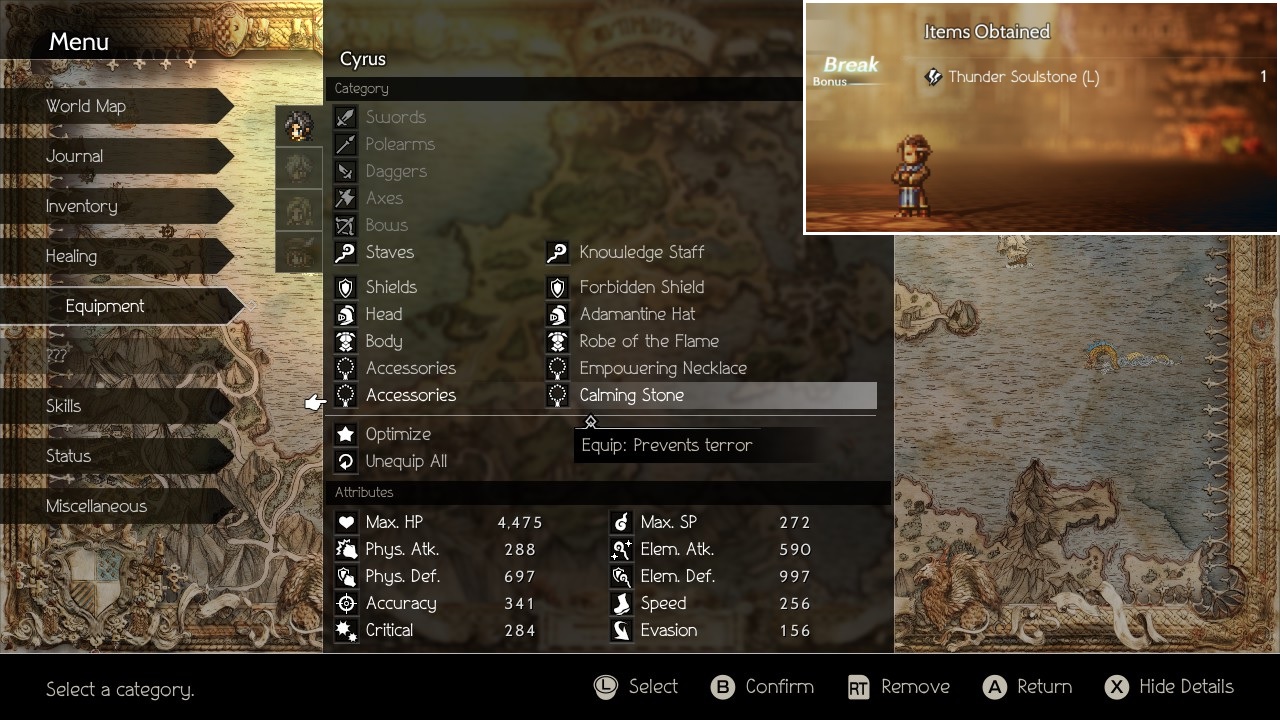The width and height of the screenshot is (1280, 720).
Task: Pick the Head equipment category
Action: tap(383, 314)
